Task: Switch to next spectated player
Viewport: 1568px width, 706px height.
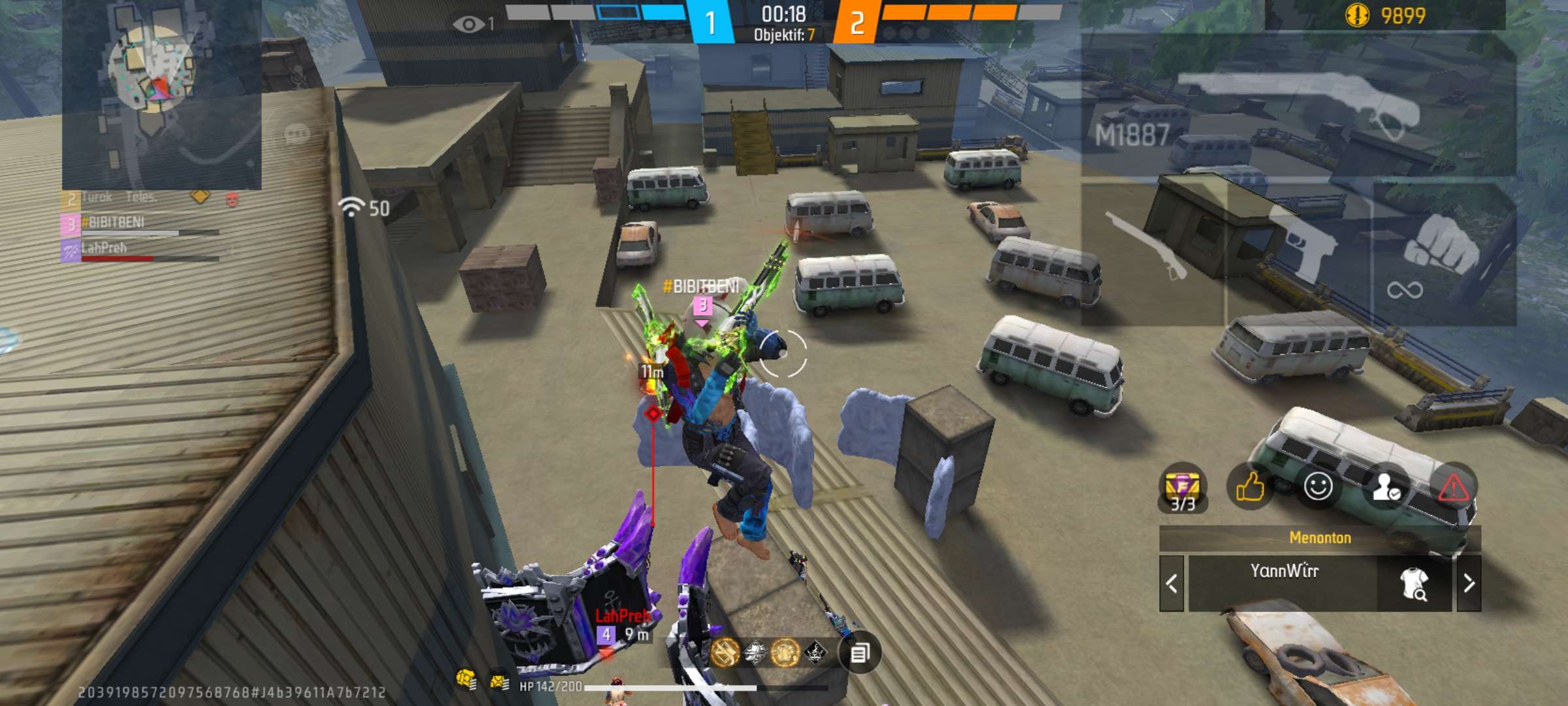Action: click(x=1469, y=583)
